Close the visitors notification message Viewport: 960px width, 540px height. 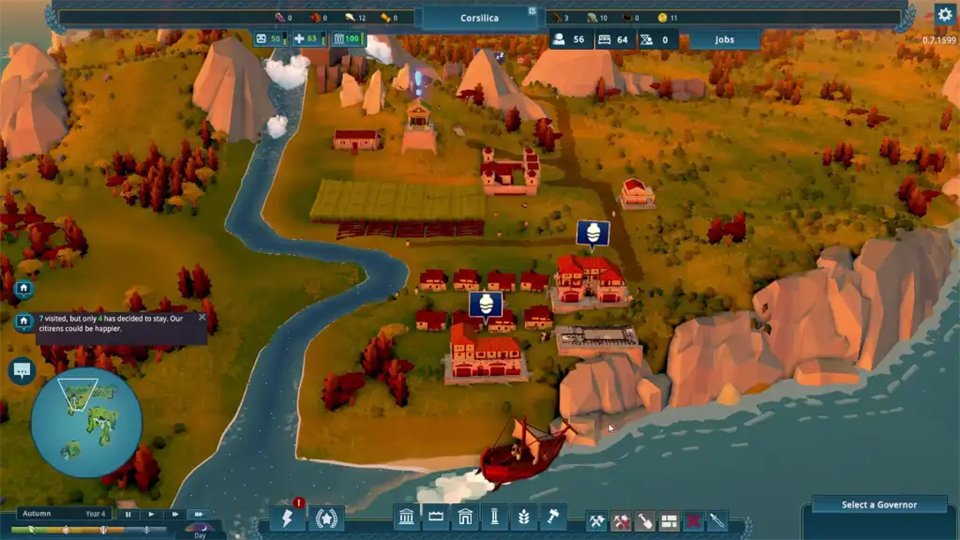pos(202,318)
